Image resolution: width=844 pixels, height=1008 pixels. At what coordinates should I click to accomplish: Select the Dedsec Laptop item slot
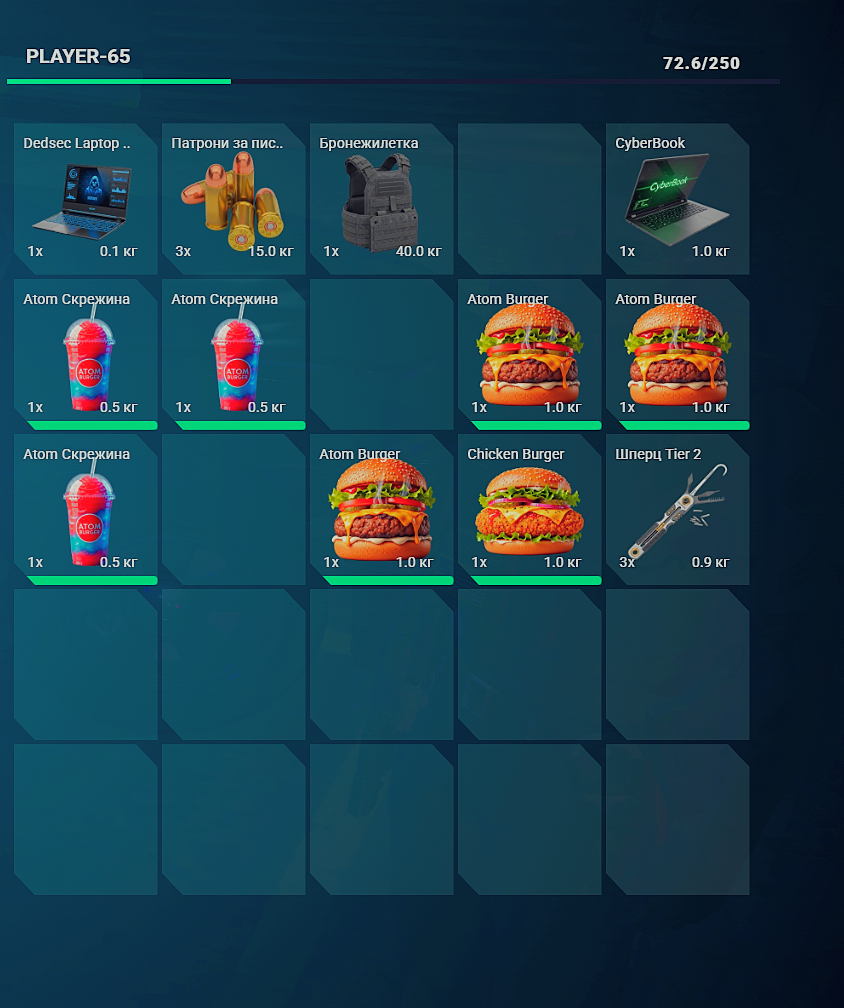pos(85,199)
